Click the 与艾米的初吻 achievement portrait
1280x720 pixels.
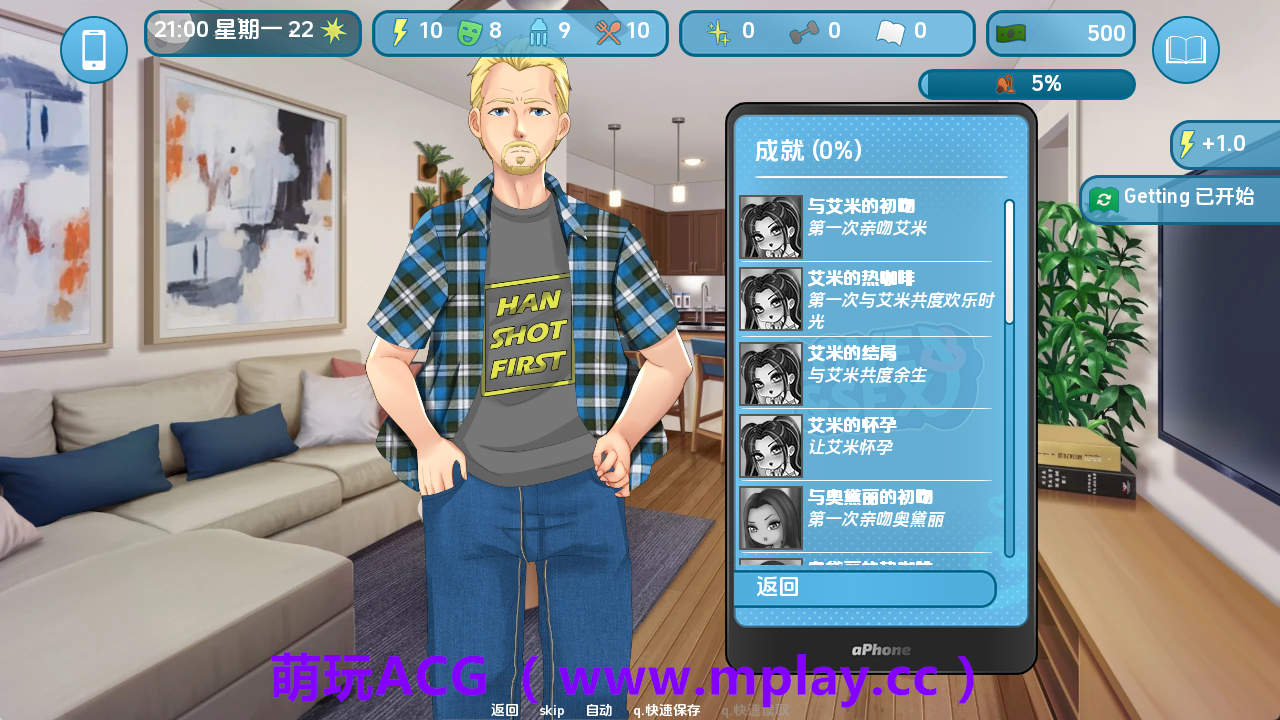click(769, 225)
